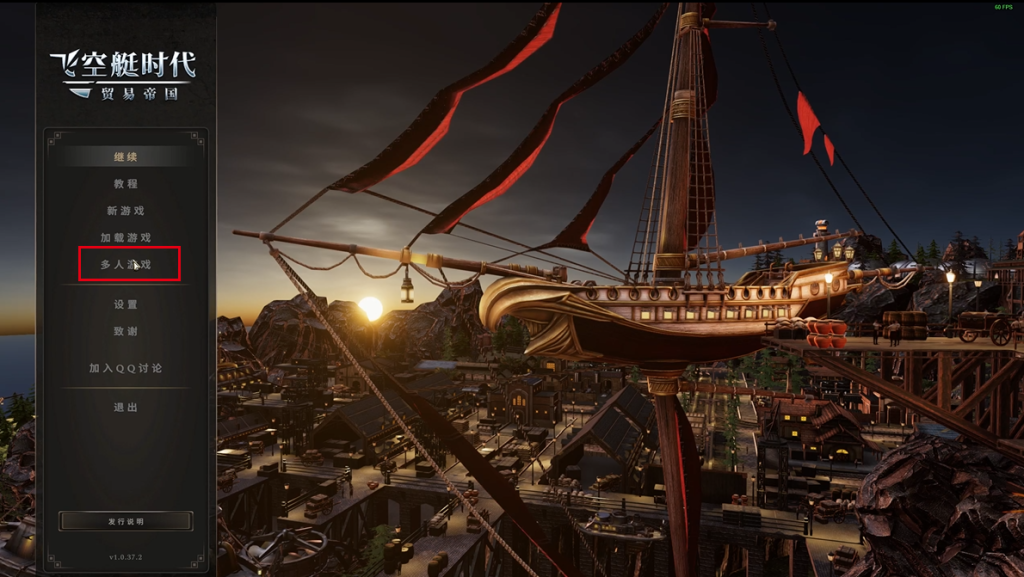
Task: Click 加入QQ讨论 to join discussion
Action: [x=126, y=368]
